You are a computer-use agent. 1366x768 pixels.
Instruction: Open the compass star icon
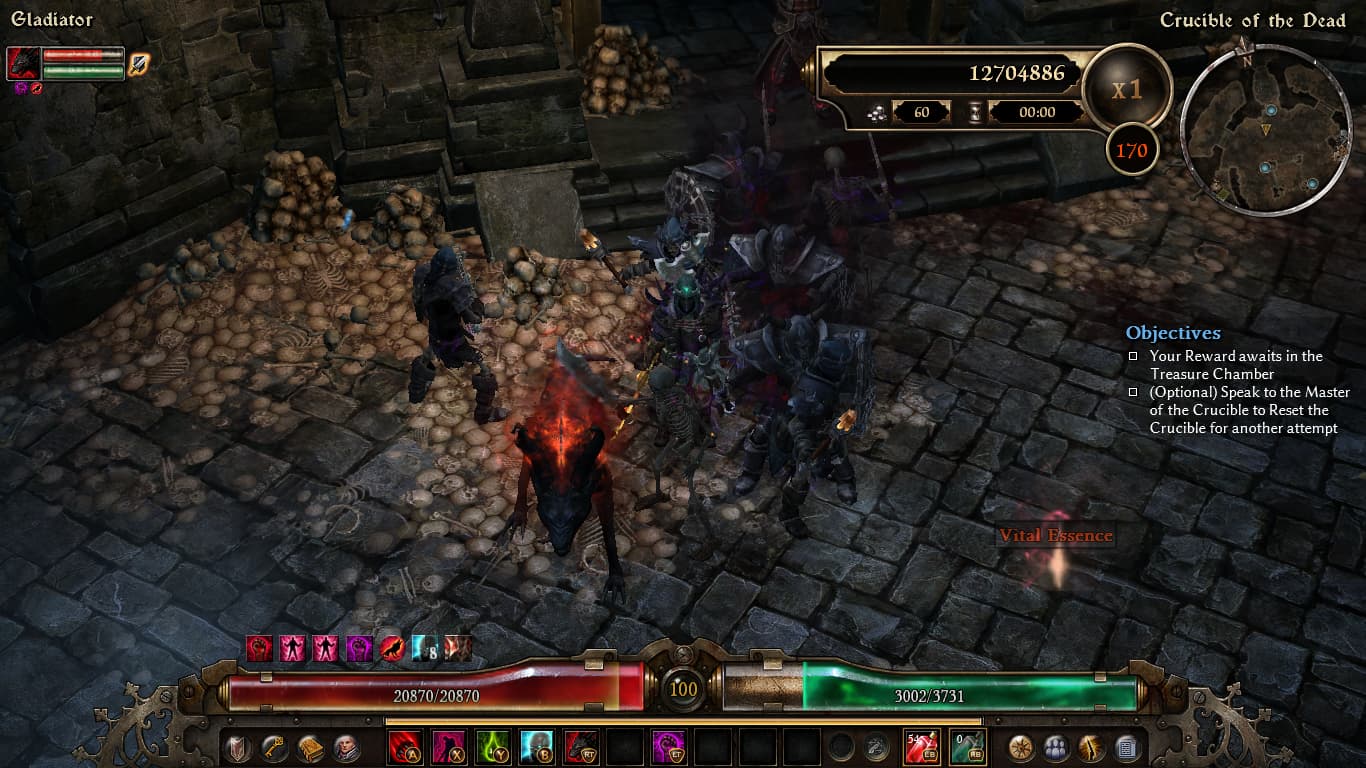[x=1021, y=747]
